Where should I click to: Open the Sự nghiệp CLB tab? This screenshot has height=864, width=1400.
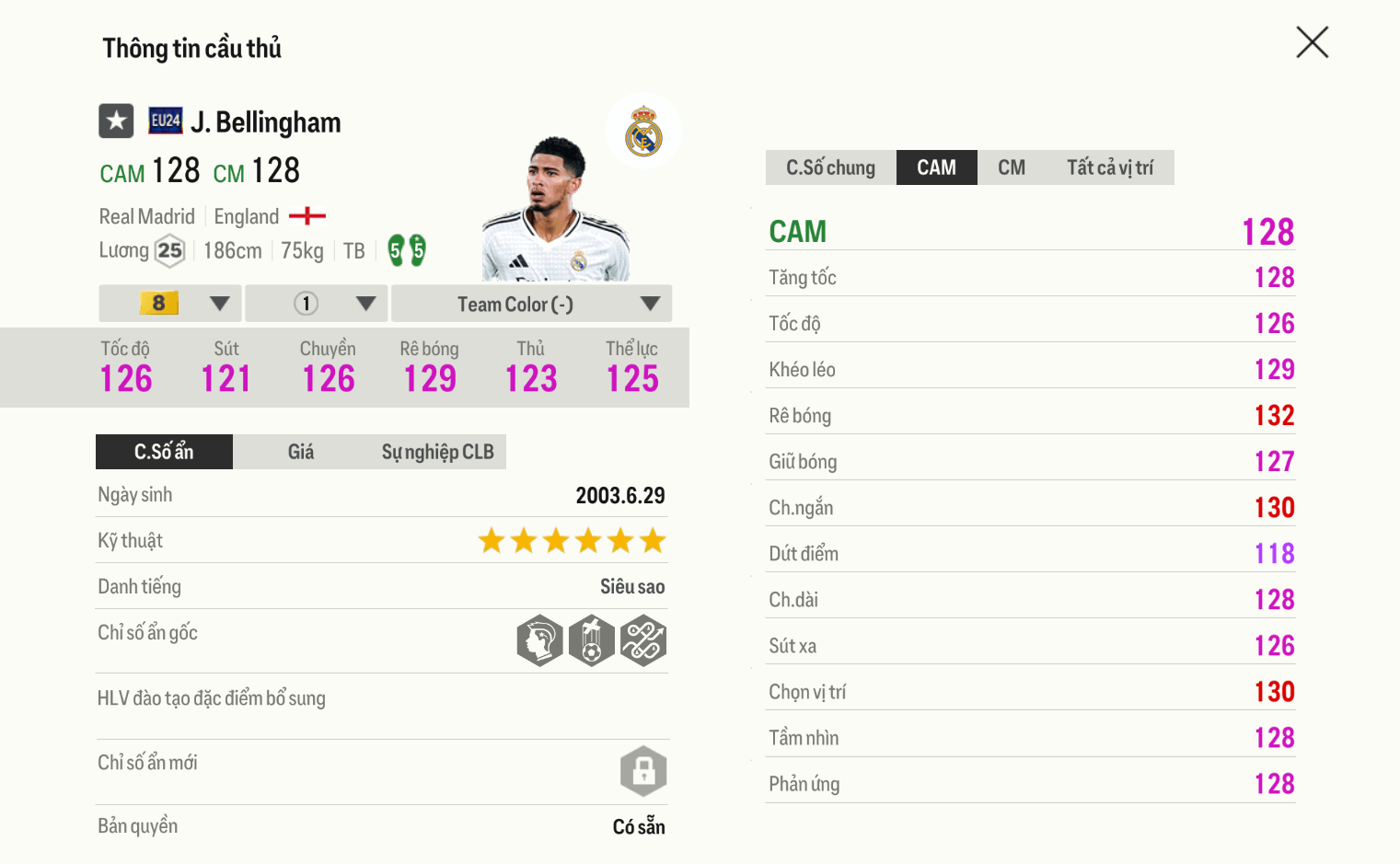coord(437,452)
